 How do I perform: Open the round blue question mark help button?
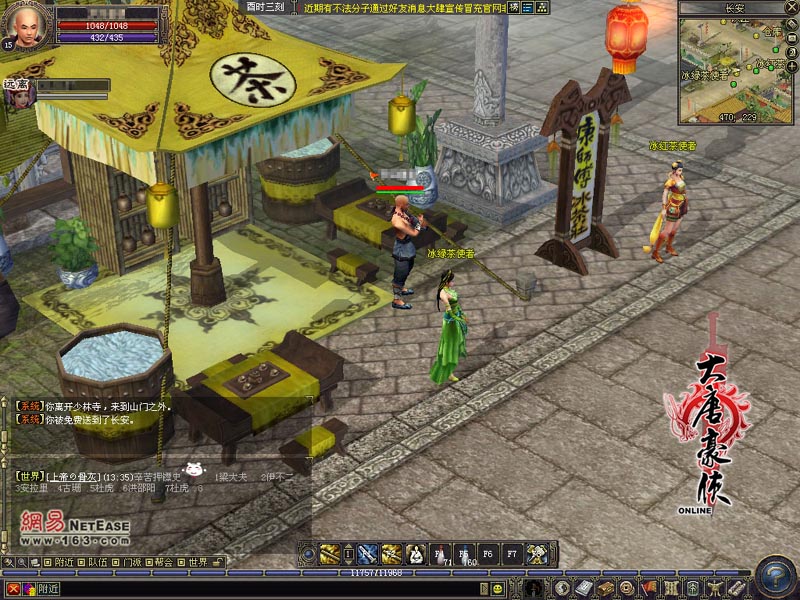point(775,577)
